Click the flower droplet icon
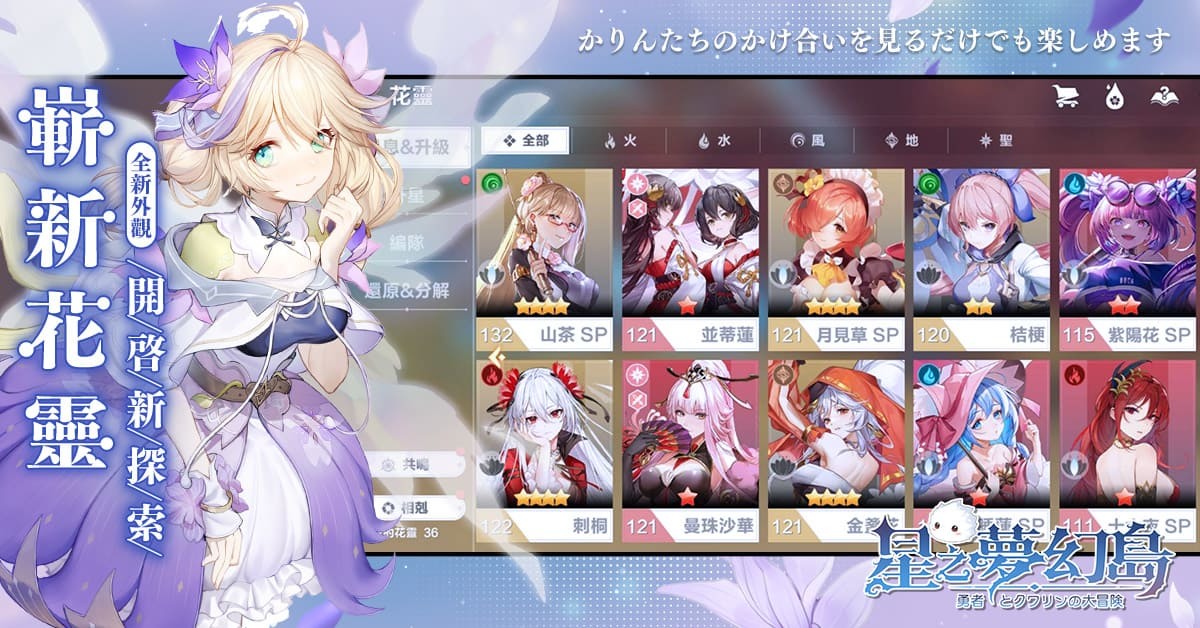Image resolution: width=1200 pixels, height=628 pixels. 1113,97
